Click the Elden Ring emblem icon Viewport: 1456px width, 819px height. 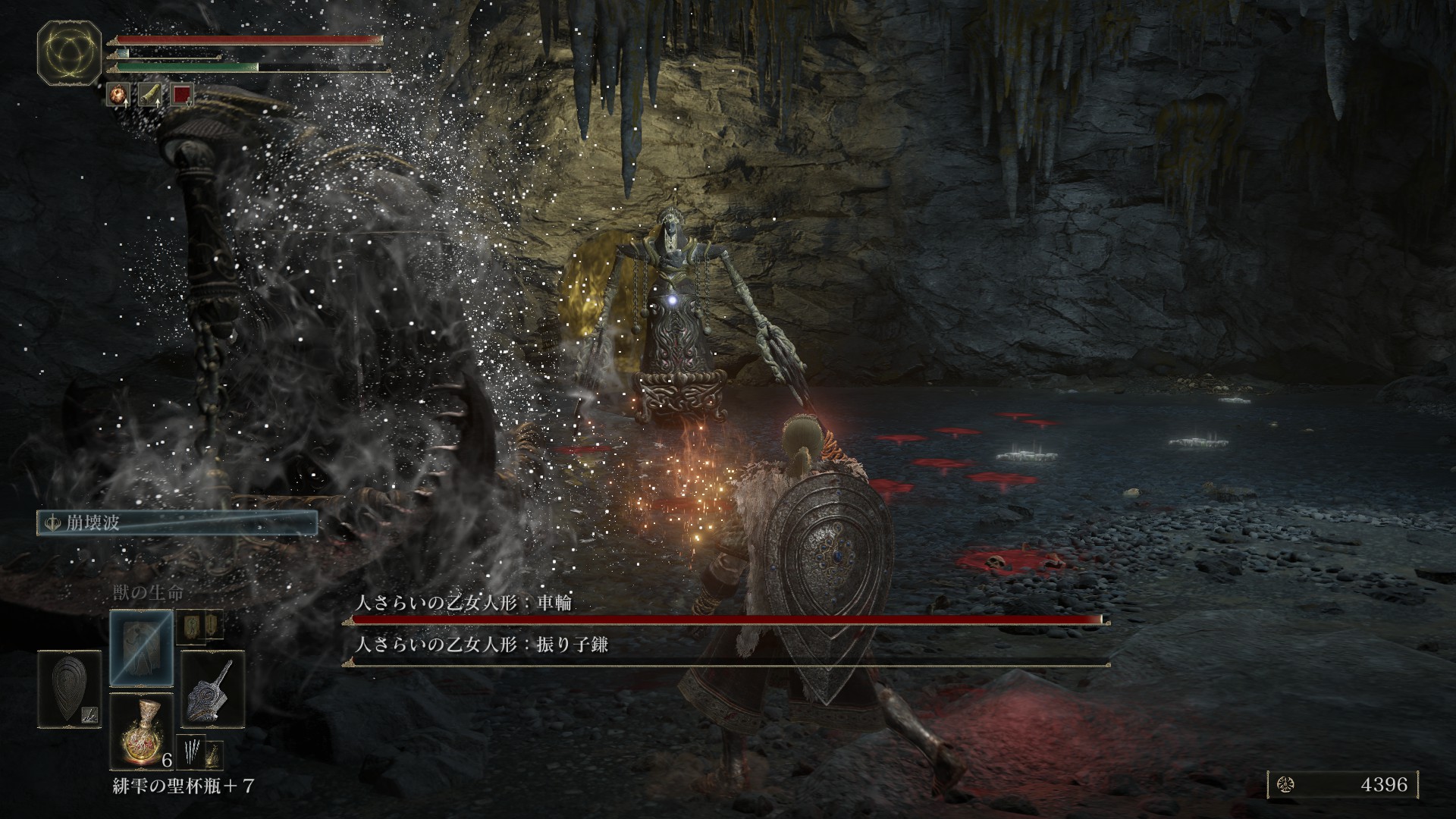coord(70,53)
